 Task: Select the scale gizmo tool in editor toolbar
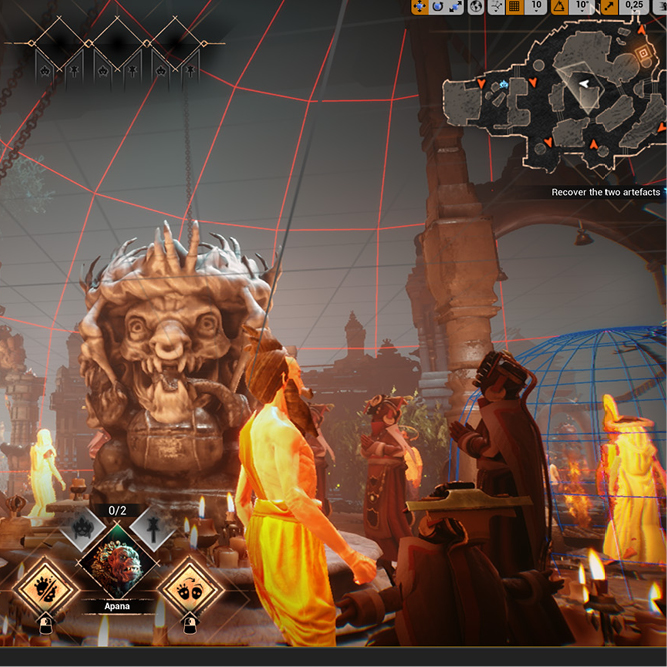tap(457, 6)
